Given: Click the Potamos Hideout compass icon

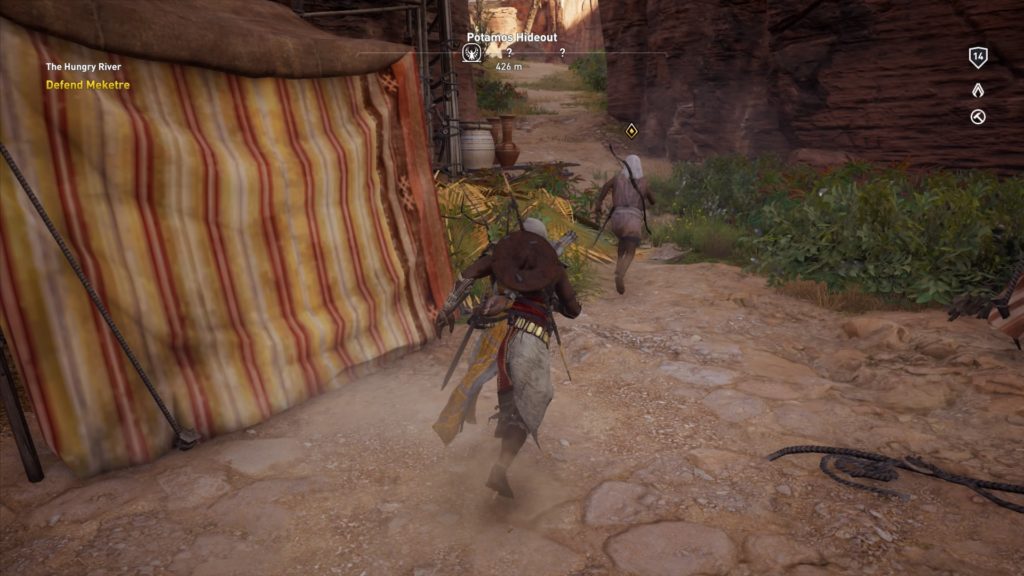Looking at the screenshot, I should click(x=472, y=53).
